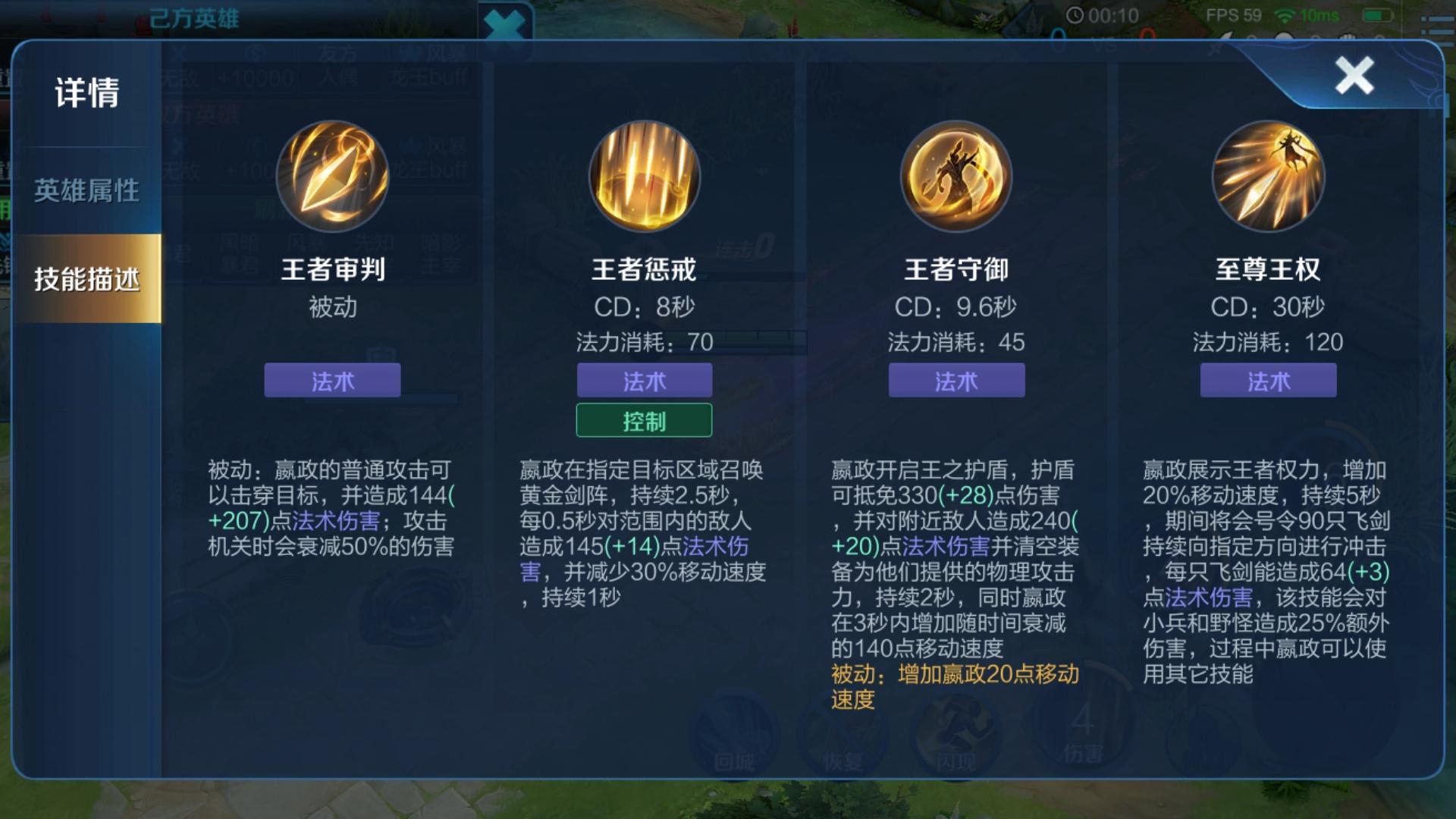Select the 王者审判 passive skill icon
This screenshot has width=1456, height=819.
click(332, 176)
